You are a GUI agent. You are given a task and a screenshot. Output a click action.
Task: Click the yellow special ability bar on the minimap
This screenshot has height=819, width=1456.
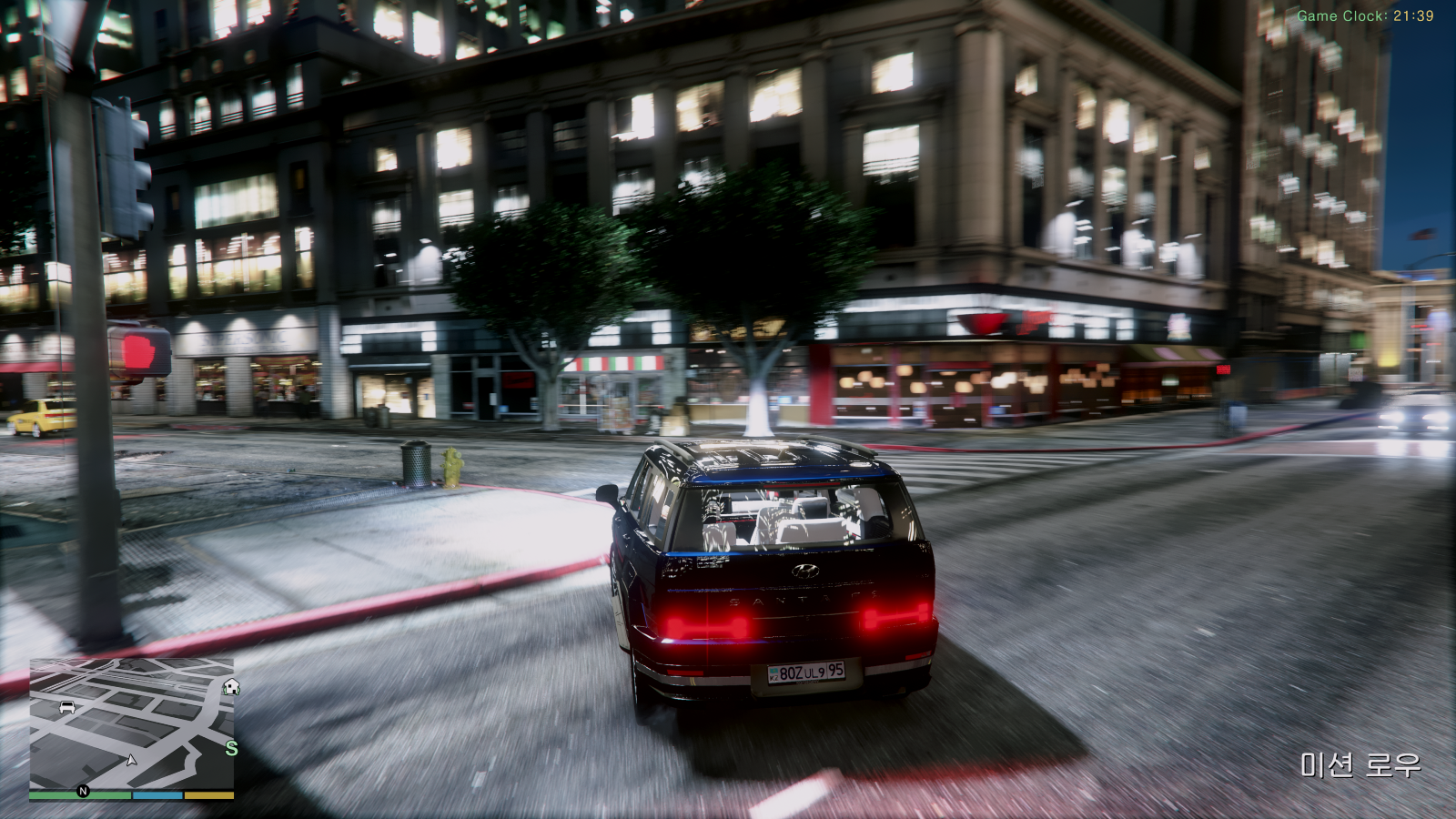pyautogui.click(x=207, y=794)
